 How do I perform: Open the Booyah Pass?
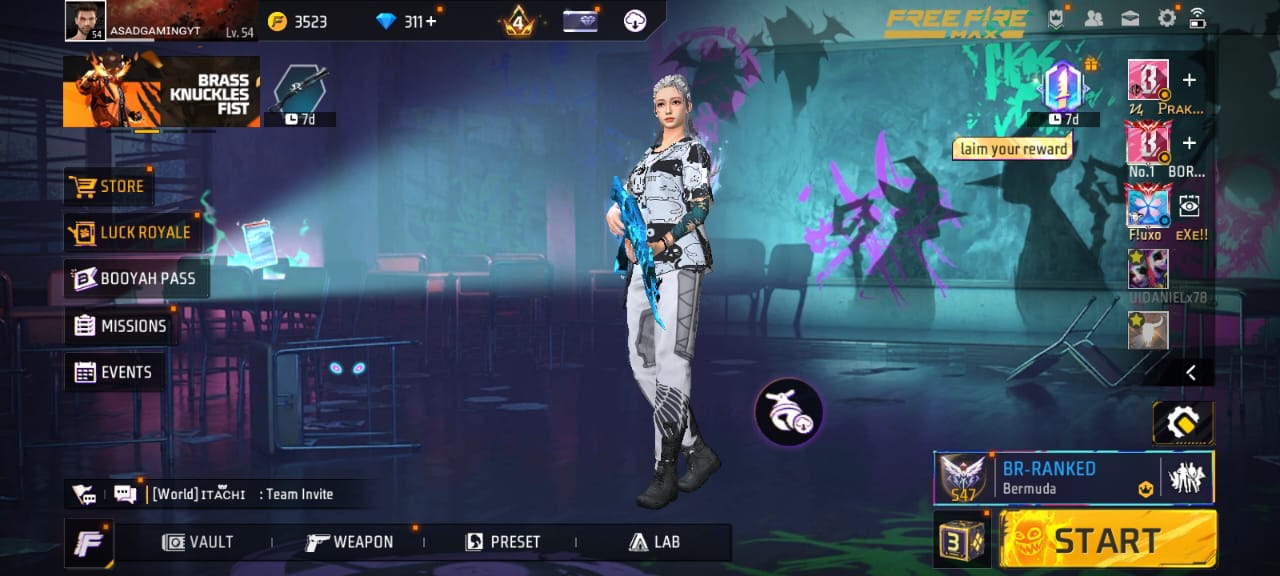(x=136, y=279)
